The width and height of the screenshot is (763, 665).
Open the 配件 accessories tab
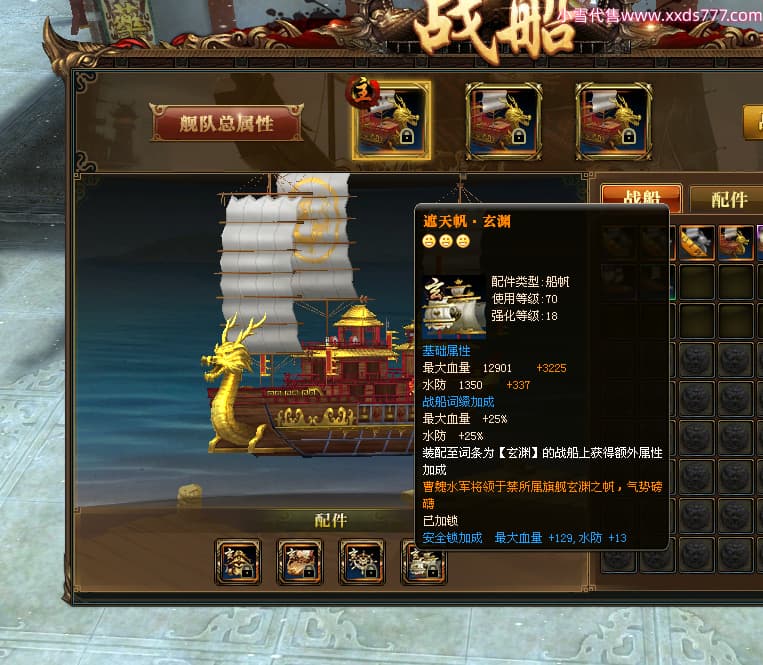coord(729,199)
